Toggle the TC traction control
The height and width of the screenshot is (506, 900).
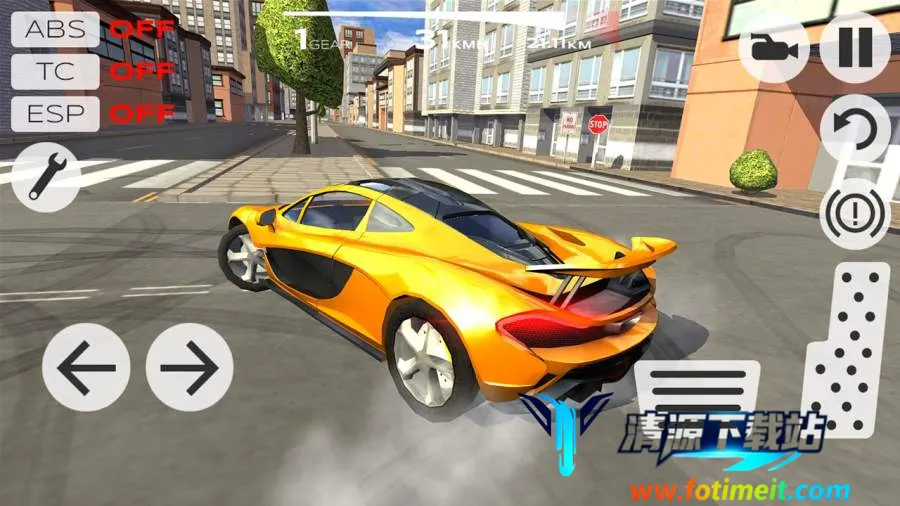[56, 71]
